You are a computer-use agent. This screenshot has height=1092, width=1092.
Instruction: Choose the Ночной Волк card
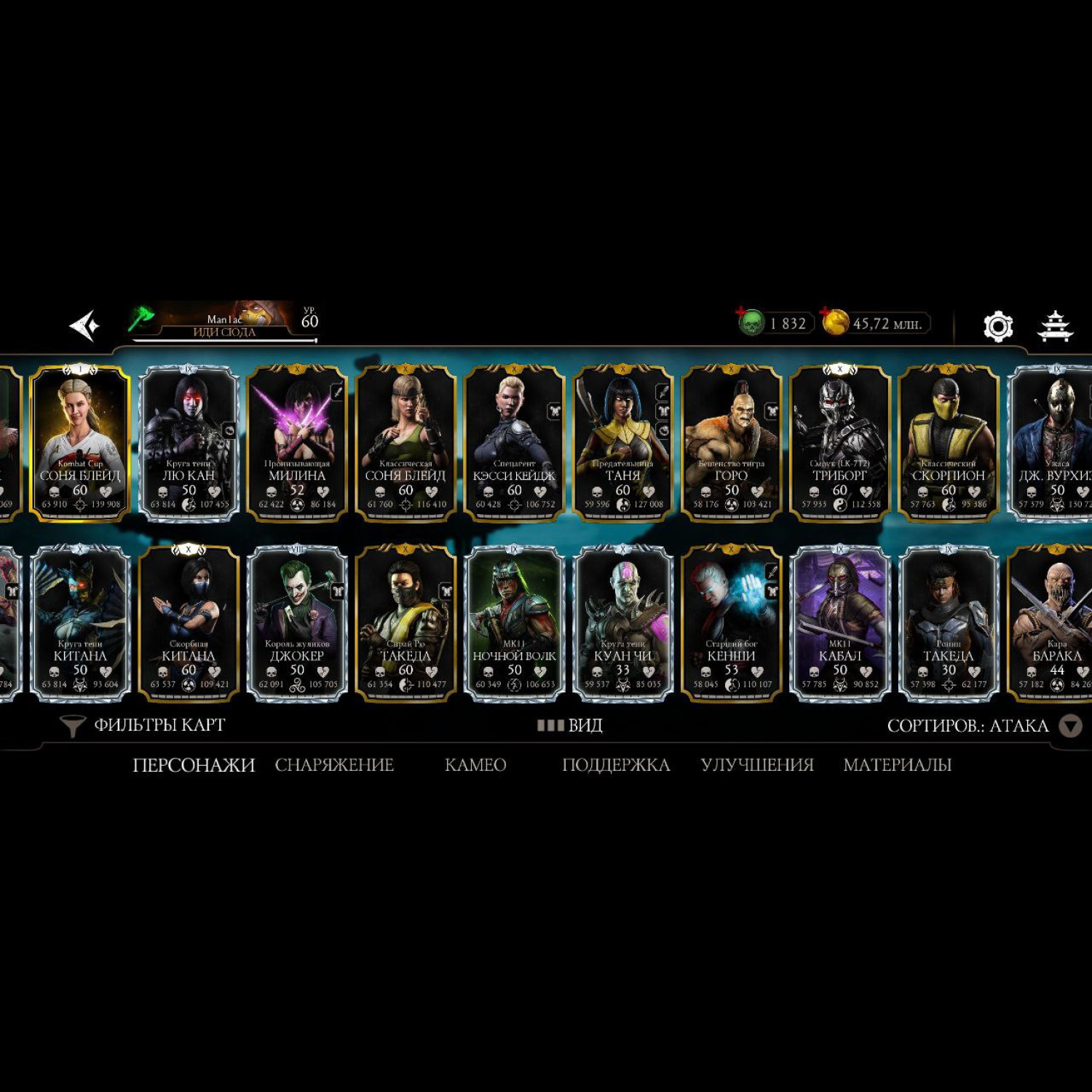tap(514, 623)
